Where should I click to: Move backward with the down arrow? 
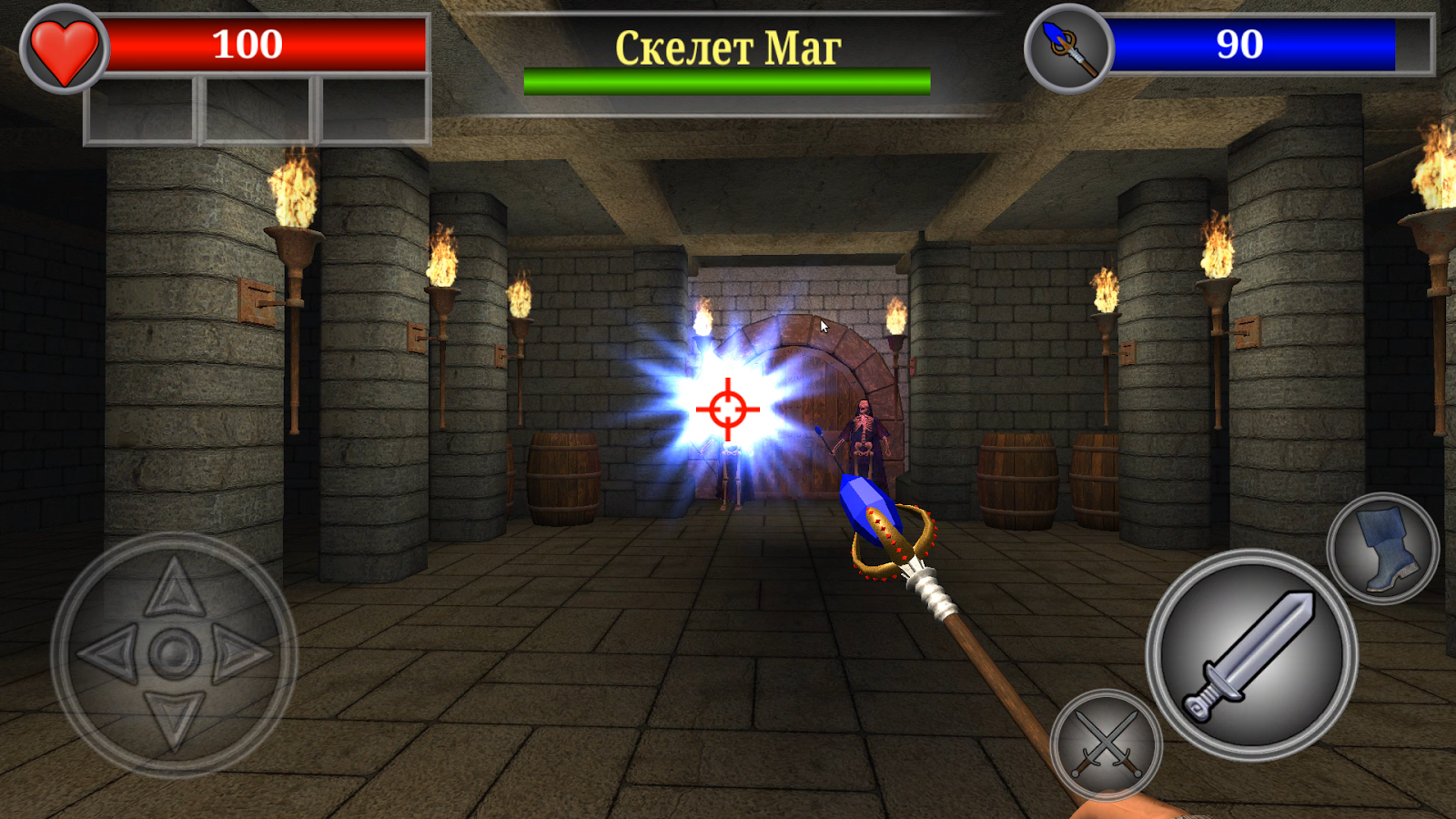174,717
